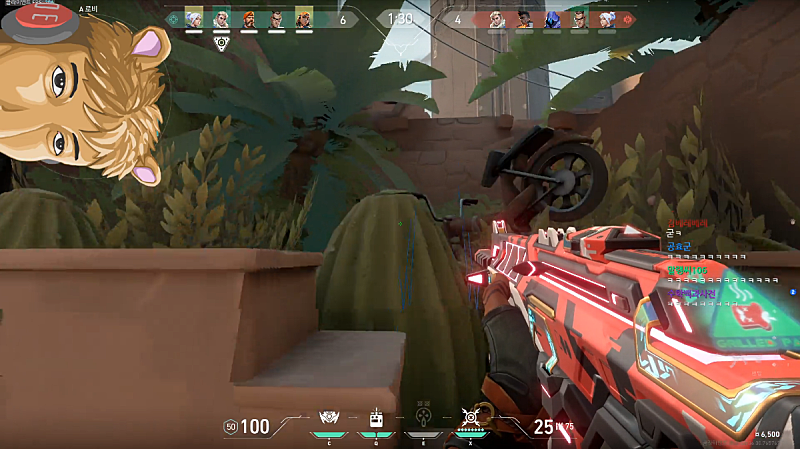Activate Killjoy's Nanoswarm ability icon

329,418
